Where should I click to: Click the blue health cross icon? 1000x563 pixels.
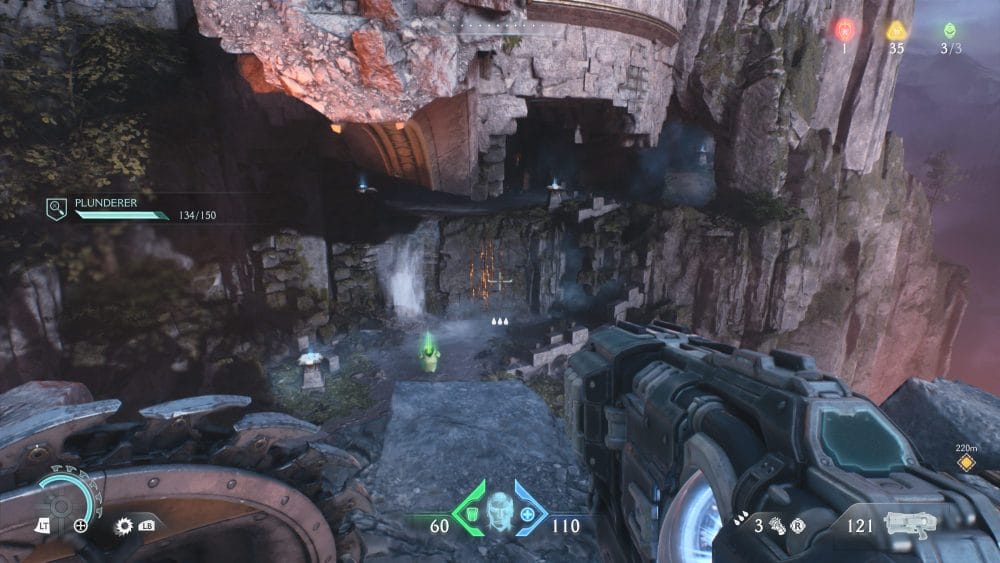pos(526,513)
